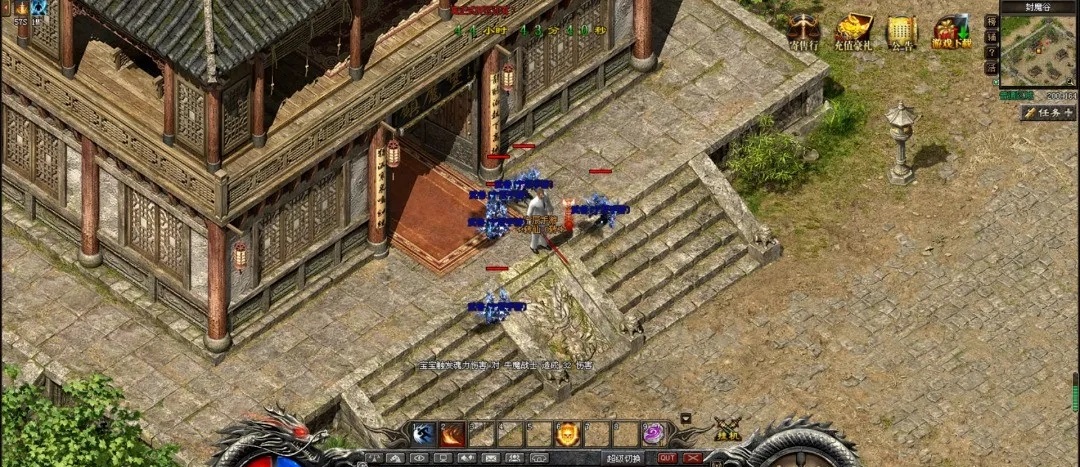The height and width of the screenshot is (467, 1080).
Task: Click the 超级切换 switch button
Action: point(623,458)
